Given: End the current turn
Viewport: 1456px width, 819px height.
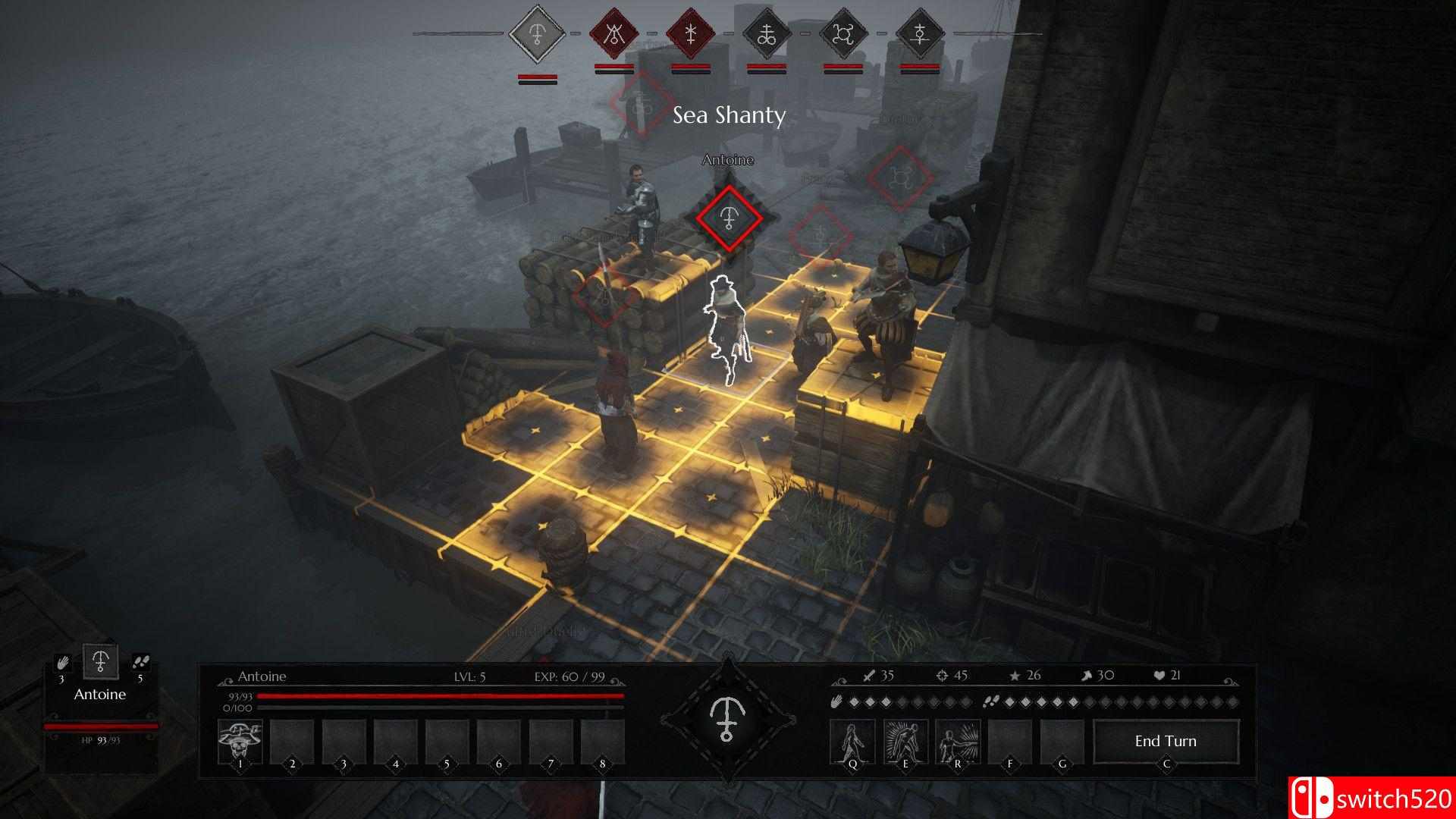Looking at the screenshot, I should (1166, 741).
